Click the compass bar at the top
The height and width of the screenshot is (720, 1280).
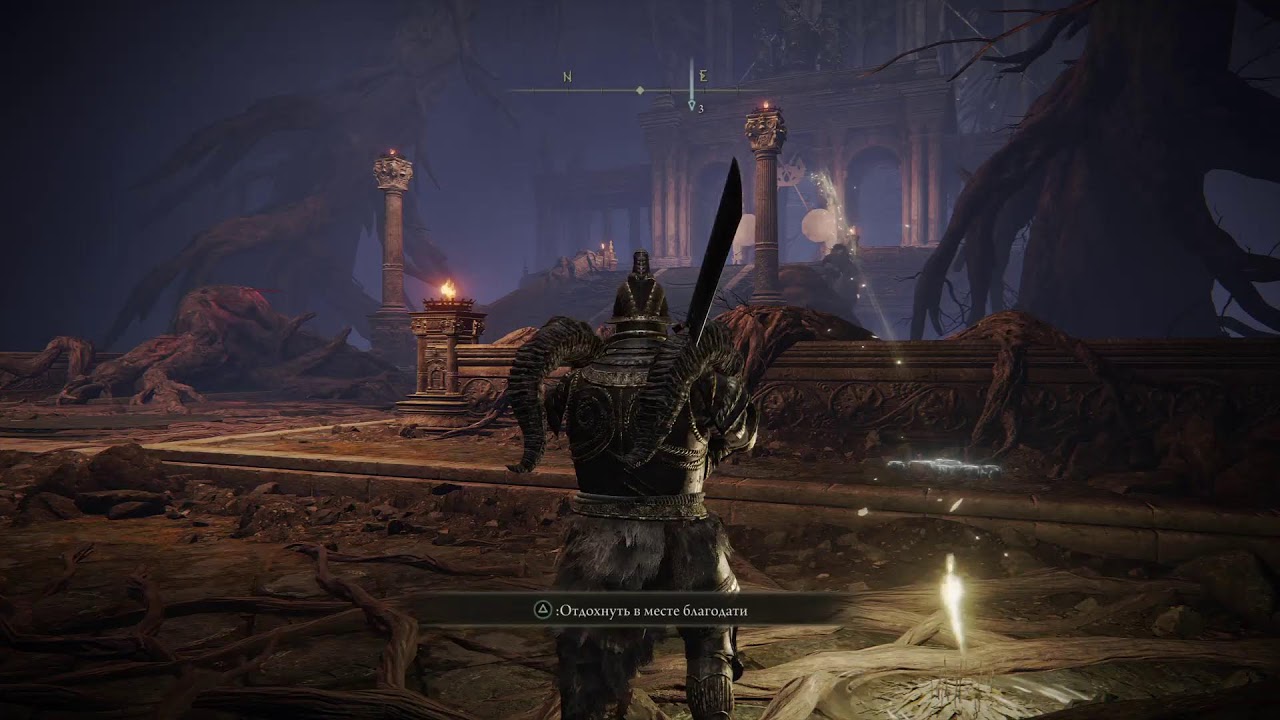click(640, 90)
